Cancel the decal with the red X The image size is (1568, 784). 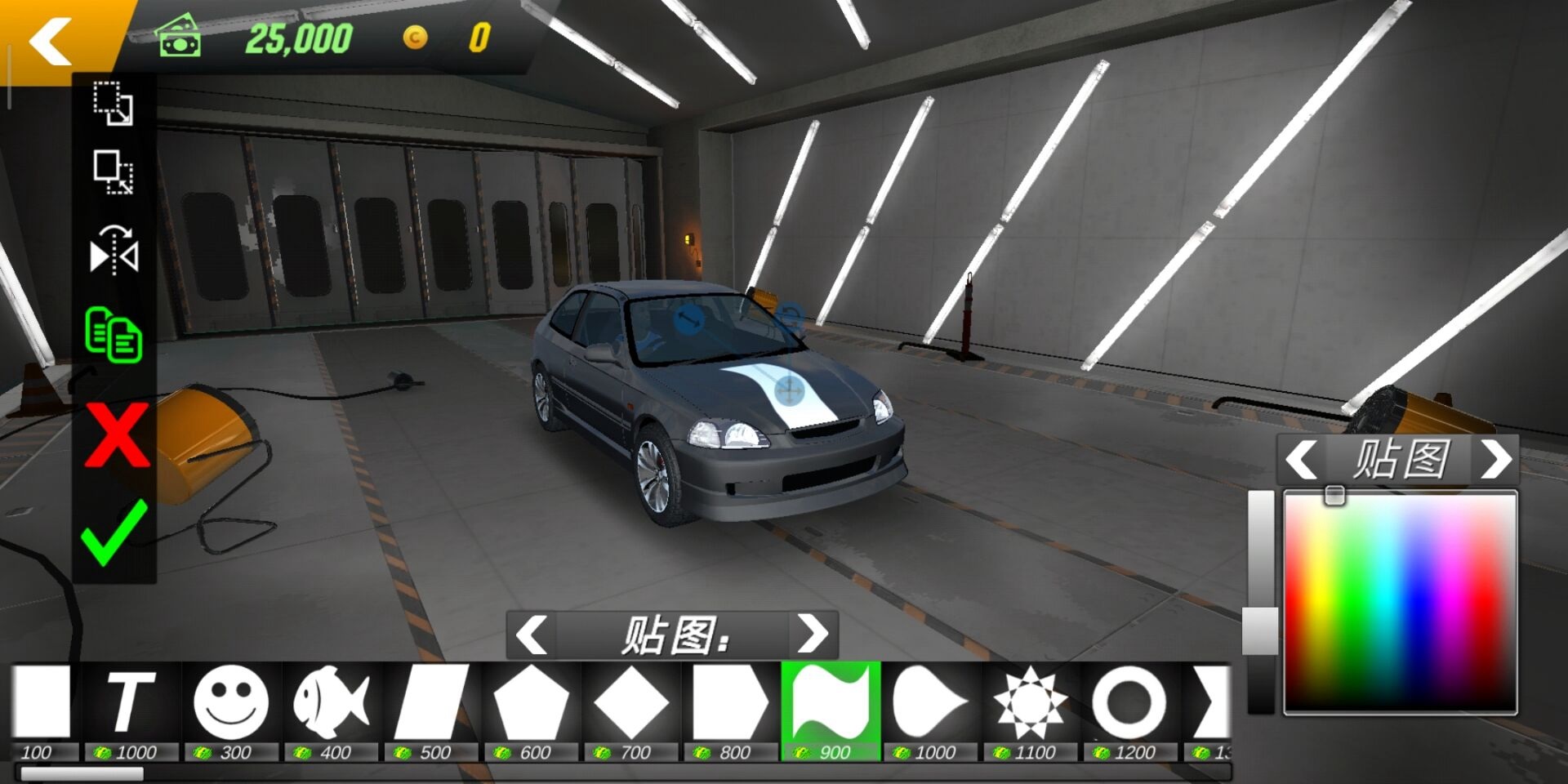tap(117, 434)
